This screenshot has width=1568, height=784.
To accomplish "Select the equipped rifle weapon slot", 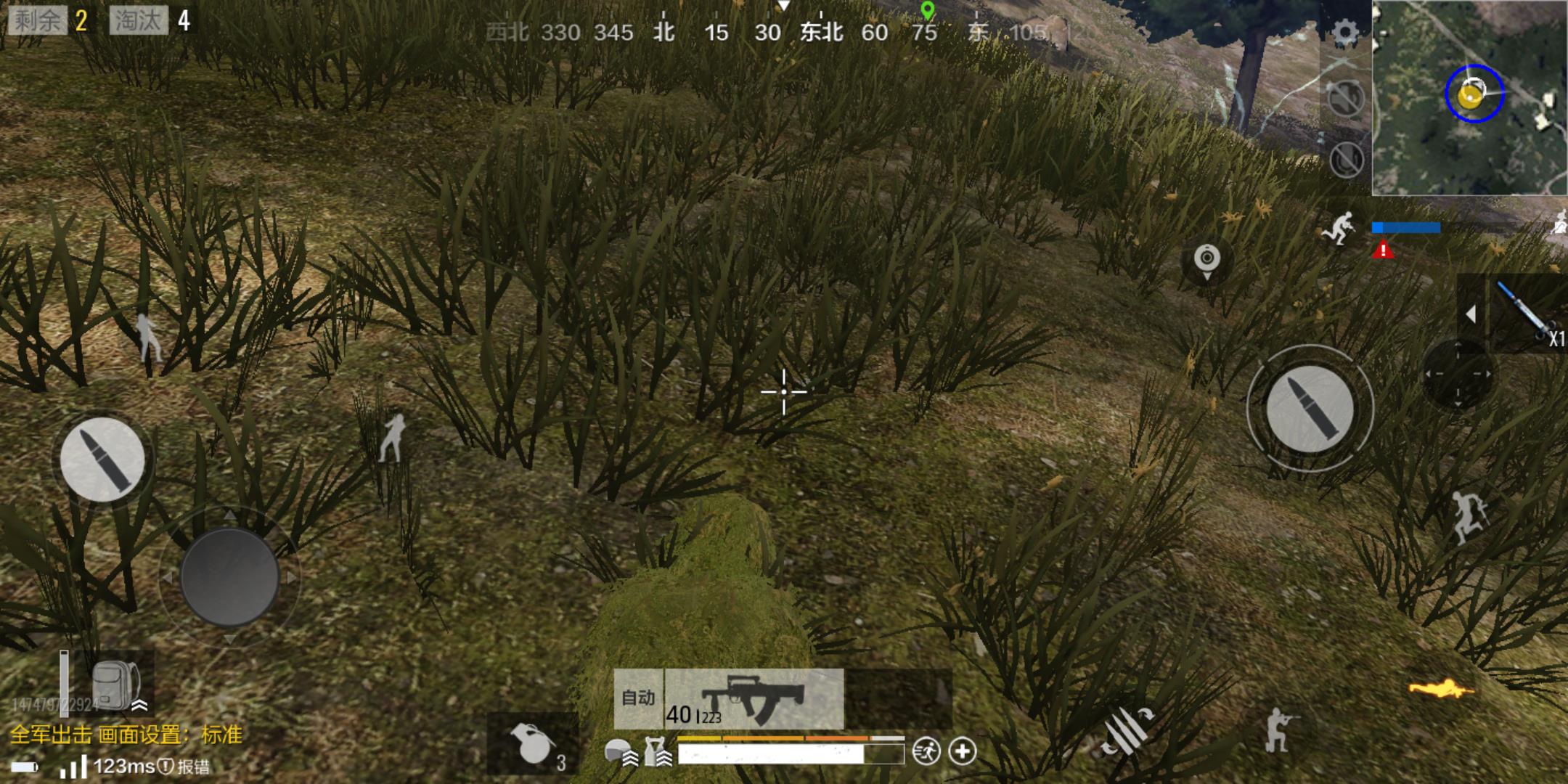I will [x=755, y=698].
